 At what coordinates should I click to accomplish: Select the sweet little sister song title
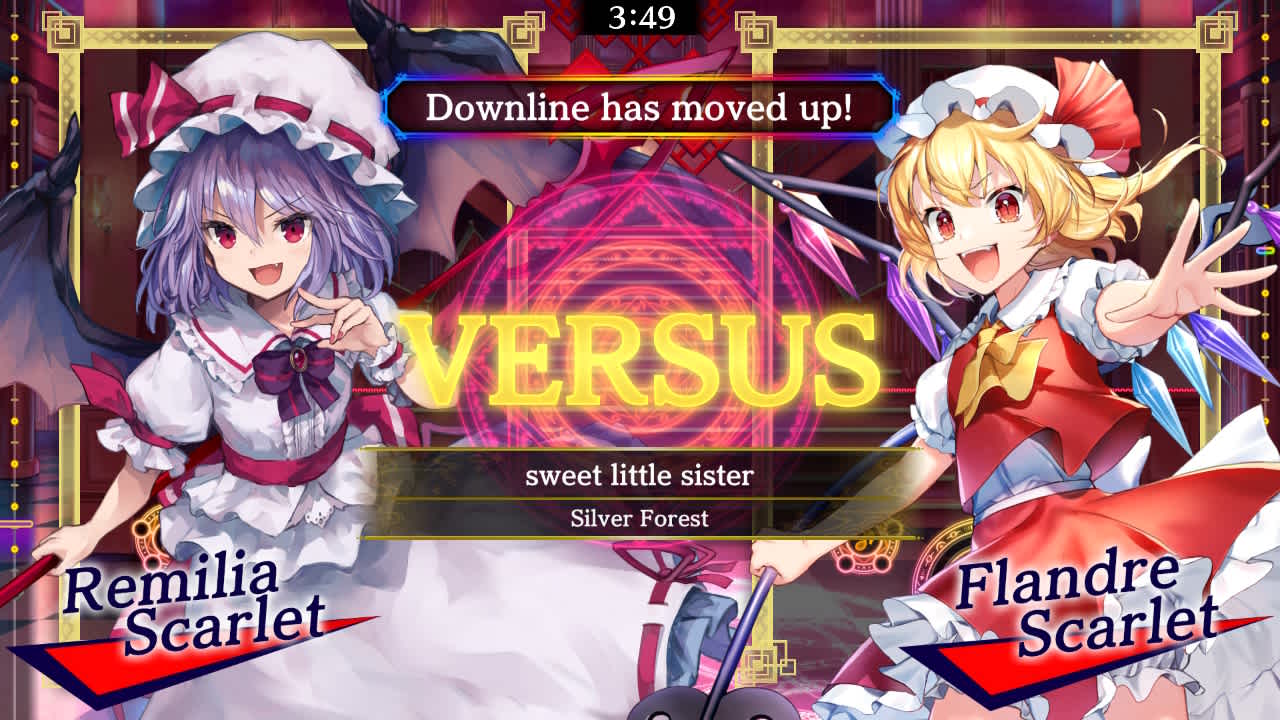(640, 477)
